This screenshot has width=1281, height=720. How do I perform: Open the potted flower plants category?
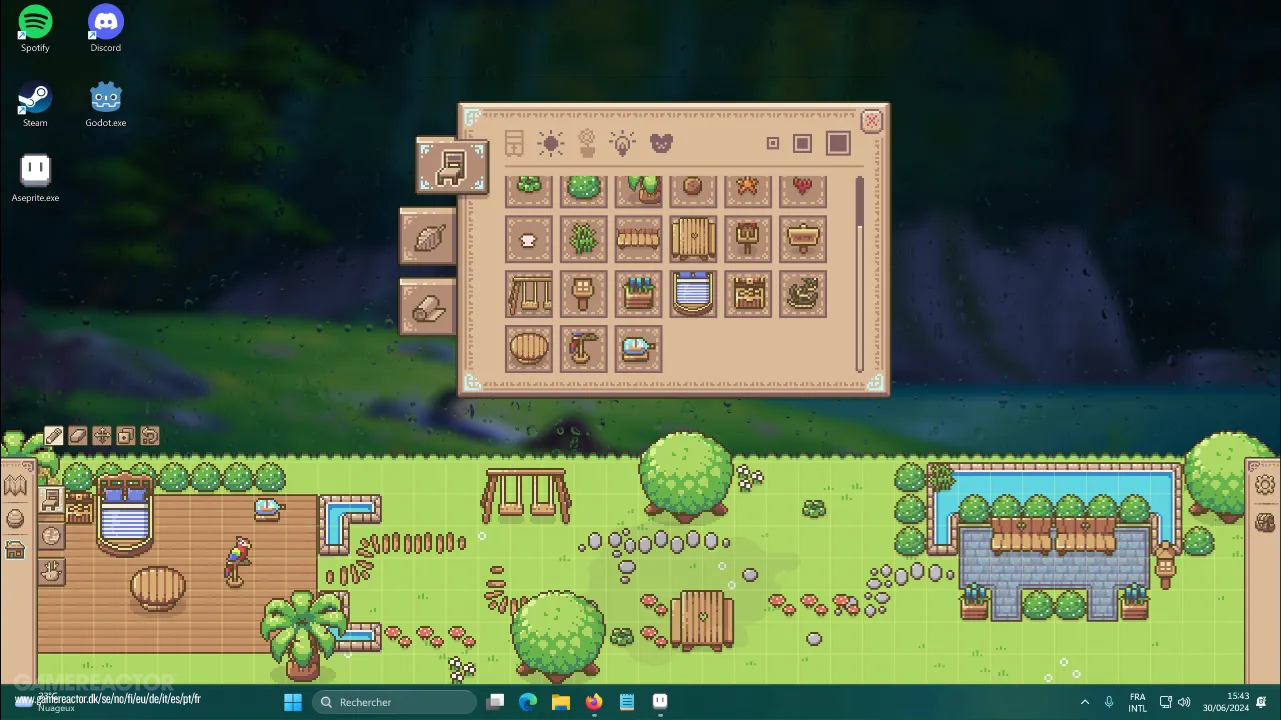point(587,143)
